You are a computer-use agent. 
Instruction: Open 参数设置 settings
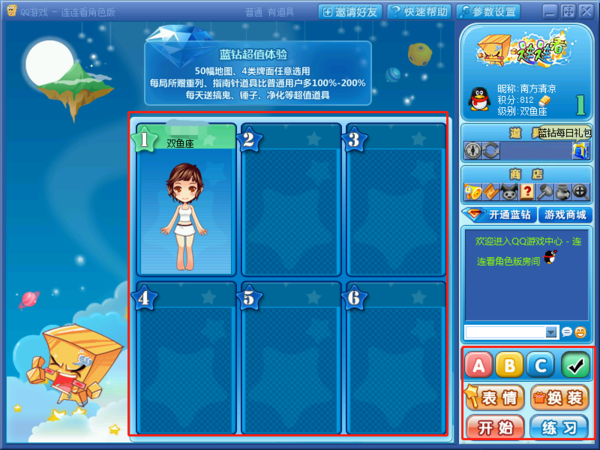pyautogui.click(x=488, y=12)
